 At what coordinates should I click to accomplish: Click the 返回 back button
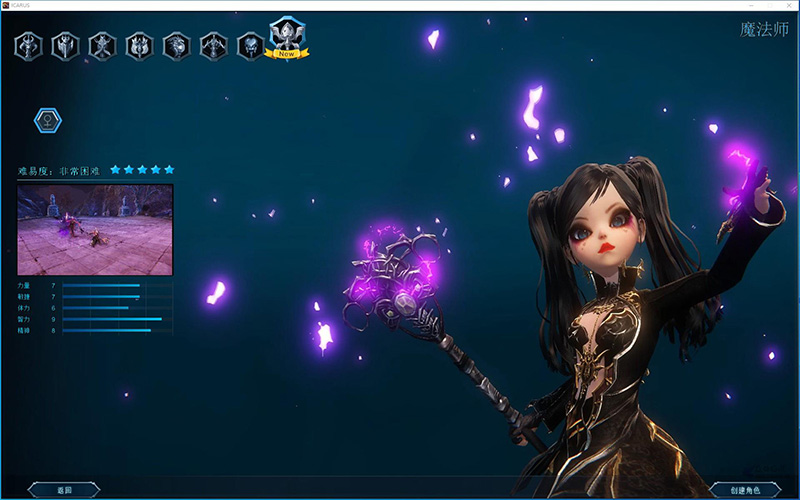click(64, 490)
